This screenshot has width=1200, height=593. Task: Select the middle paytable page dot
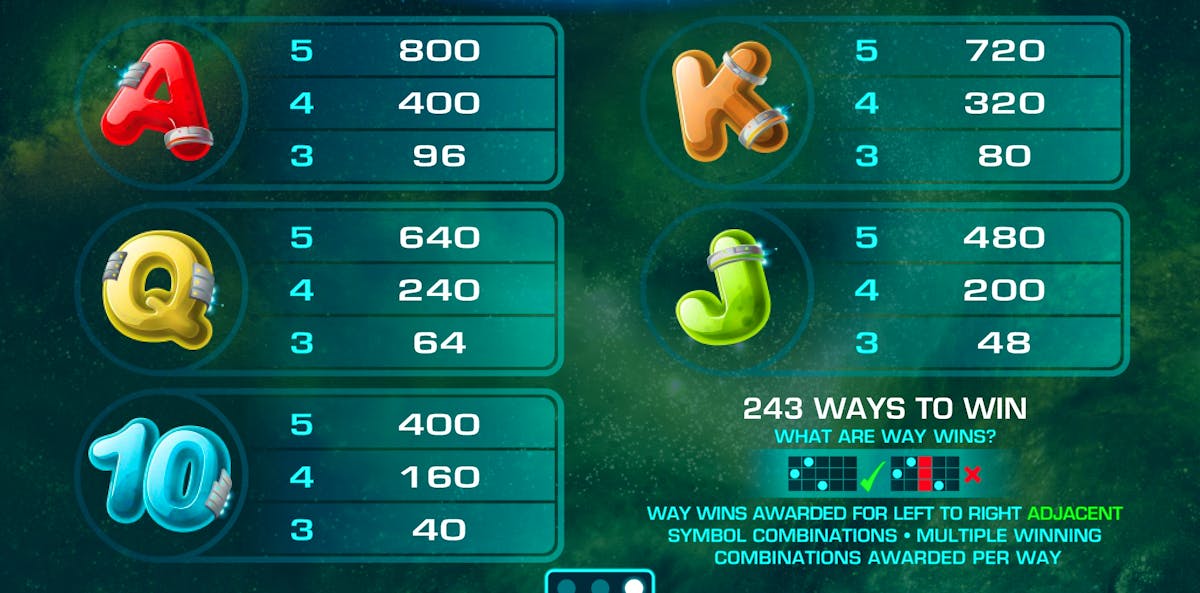(x=600, y=587)
